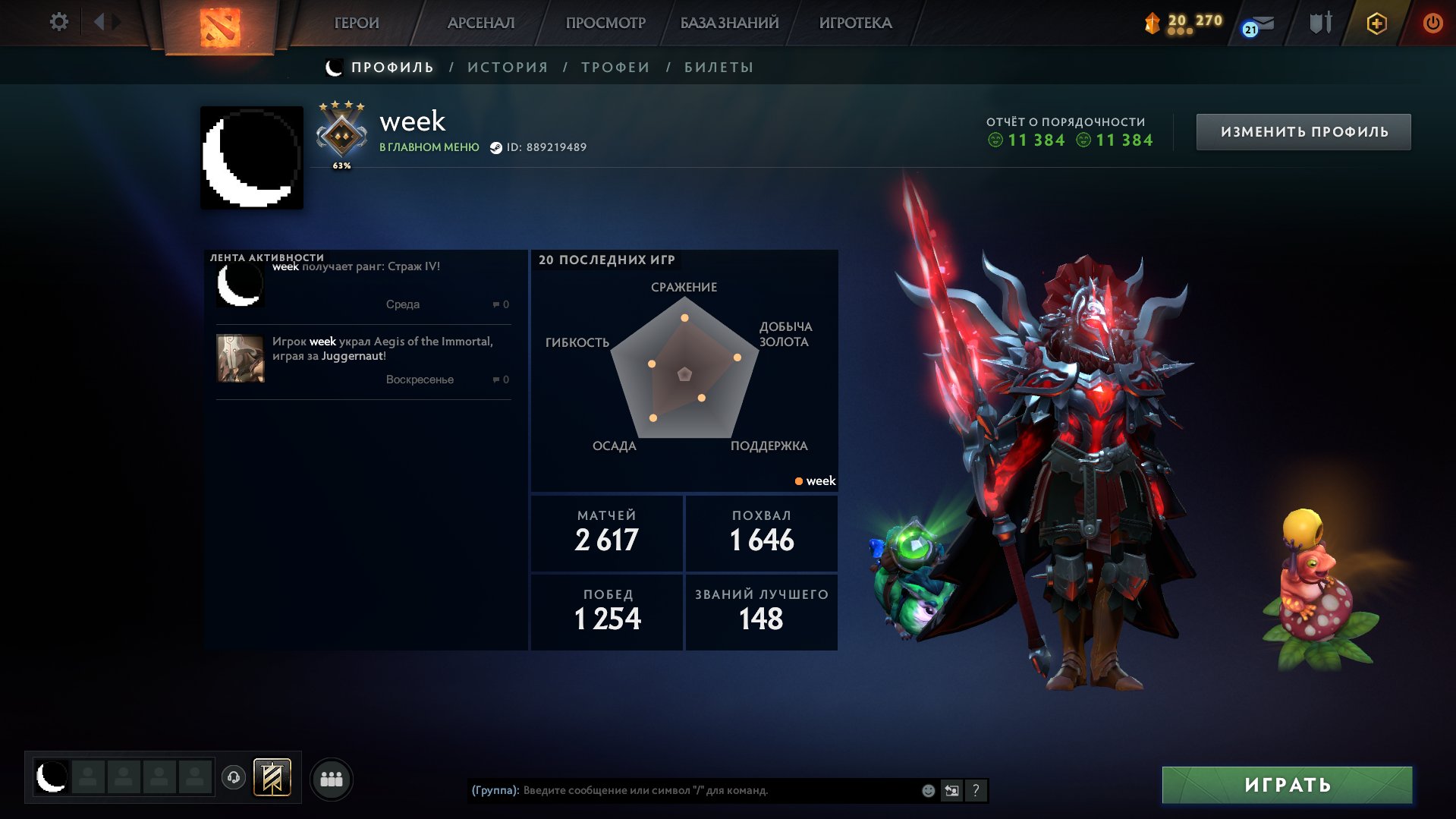Click the forward navigation arrow
This screenshot has width=1456, height=819.
coord(116,22)
